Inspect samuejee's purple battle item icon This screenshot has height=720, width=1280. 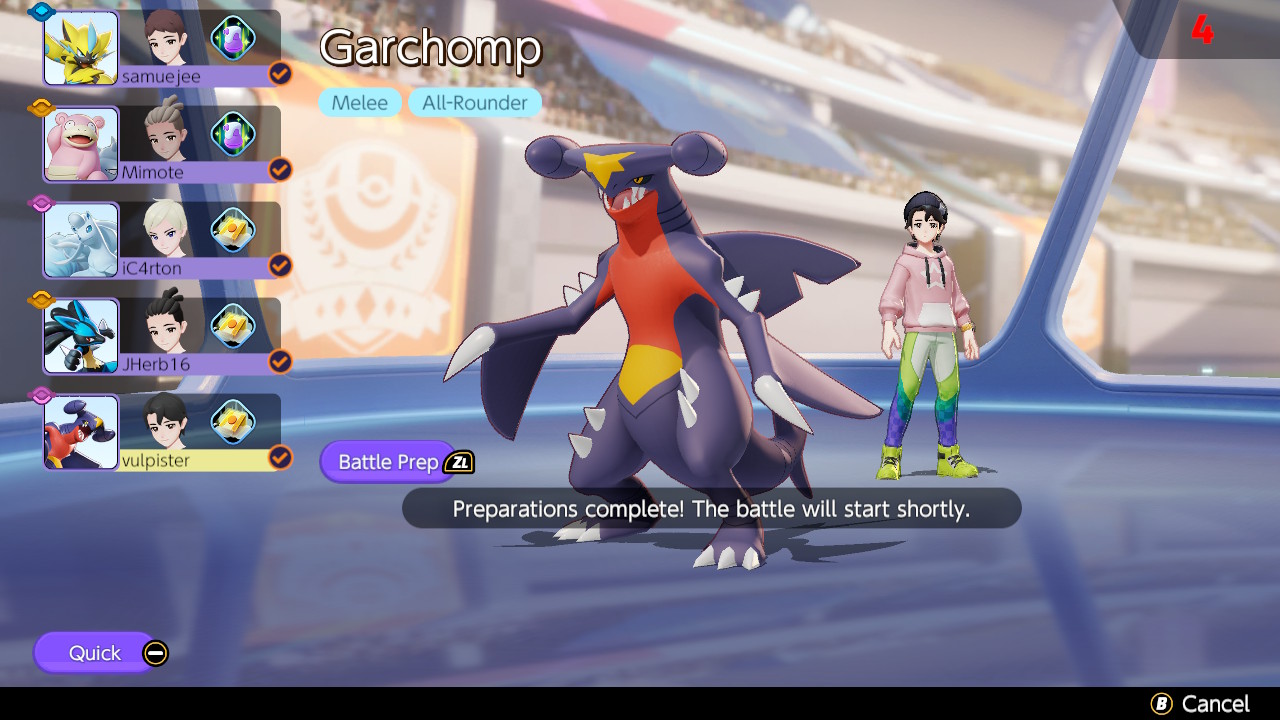pyautogui.click(x=232, y=38)
